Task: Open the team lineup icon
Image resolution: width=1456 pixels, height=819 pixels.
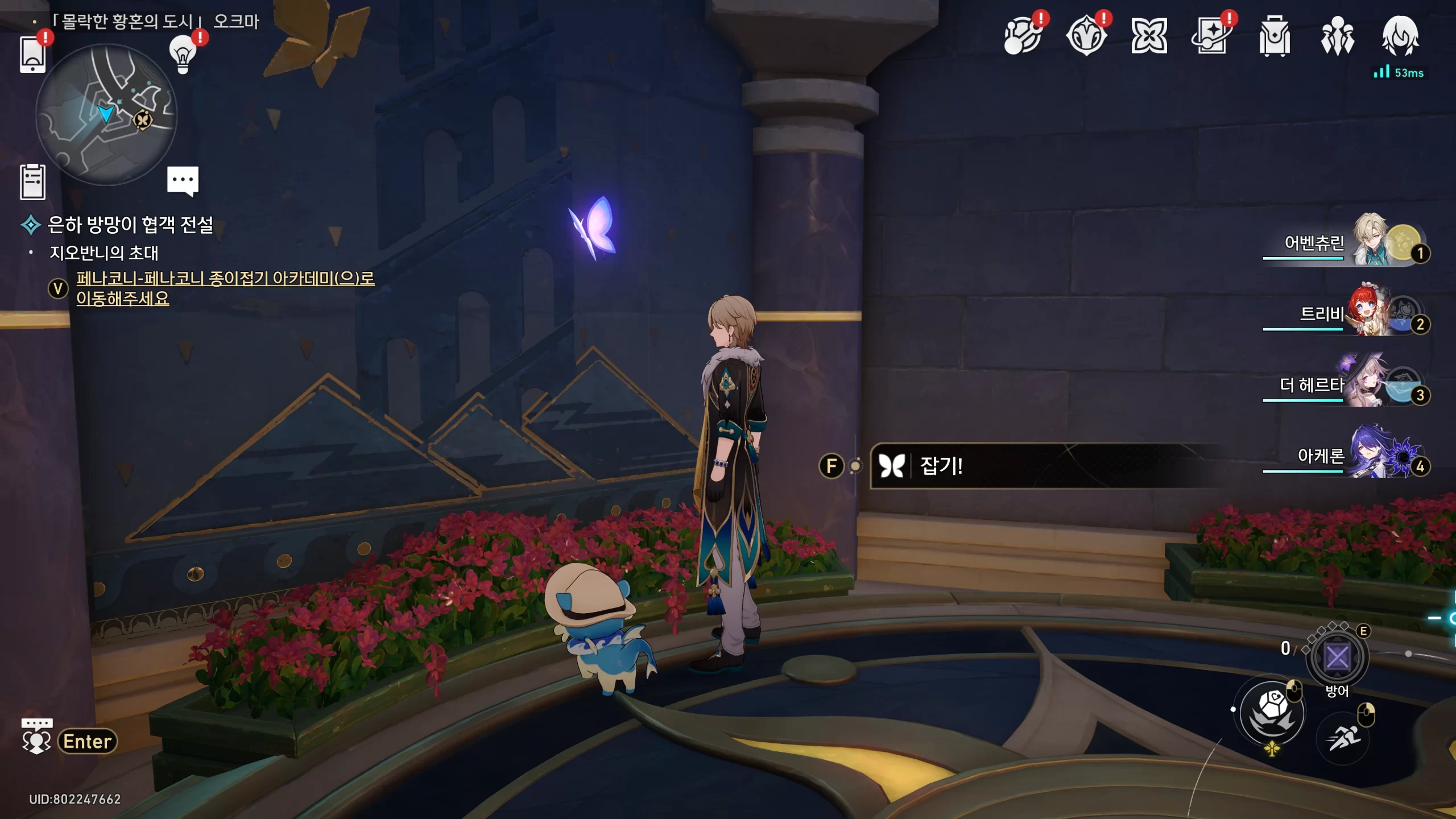Action: 1337,36
